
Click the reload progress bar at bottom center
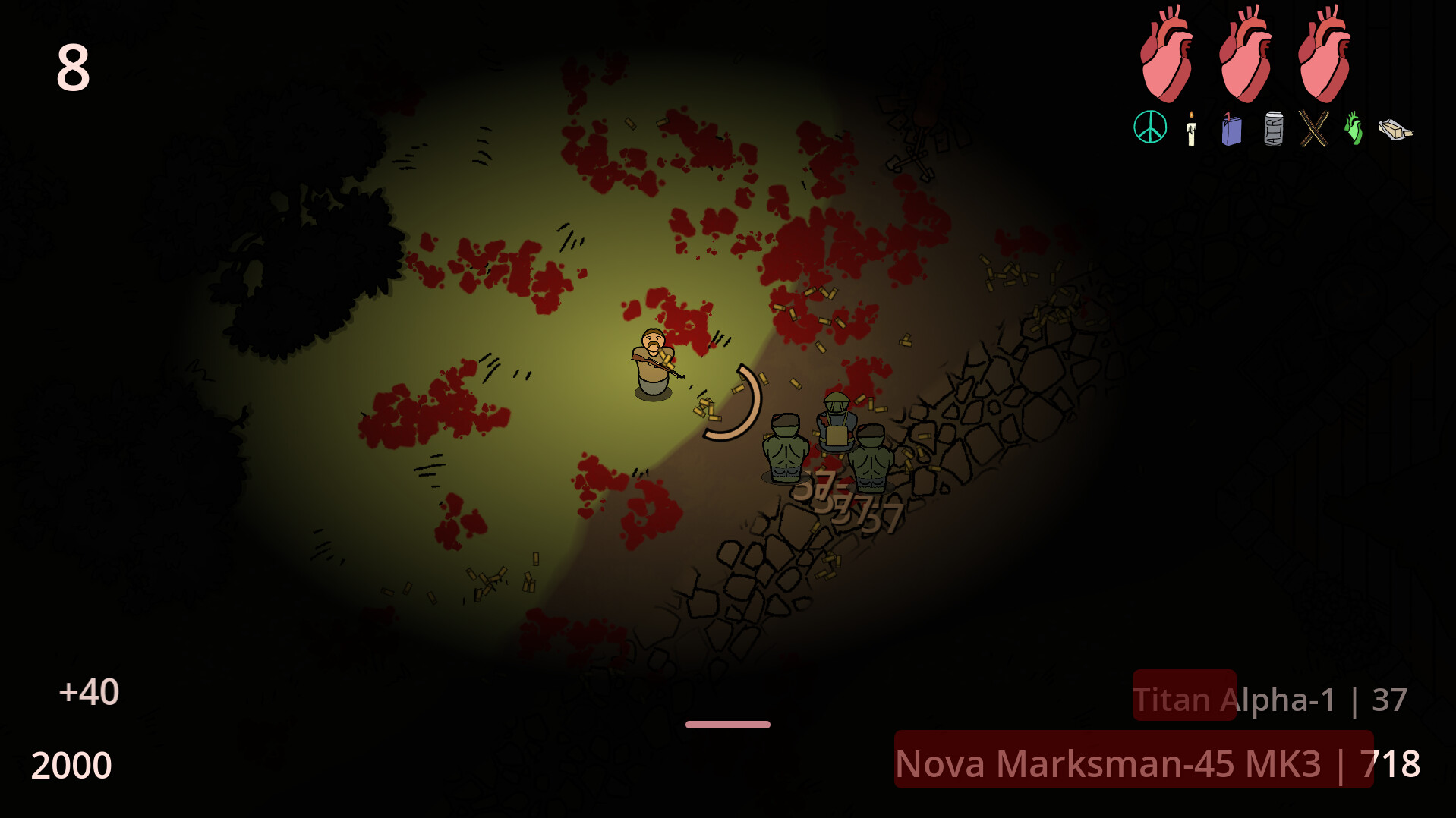coord(727,724)
